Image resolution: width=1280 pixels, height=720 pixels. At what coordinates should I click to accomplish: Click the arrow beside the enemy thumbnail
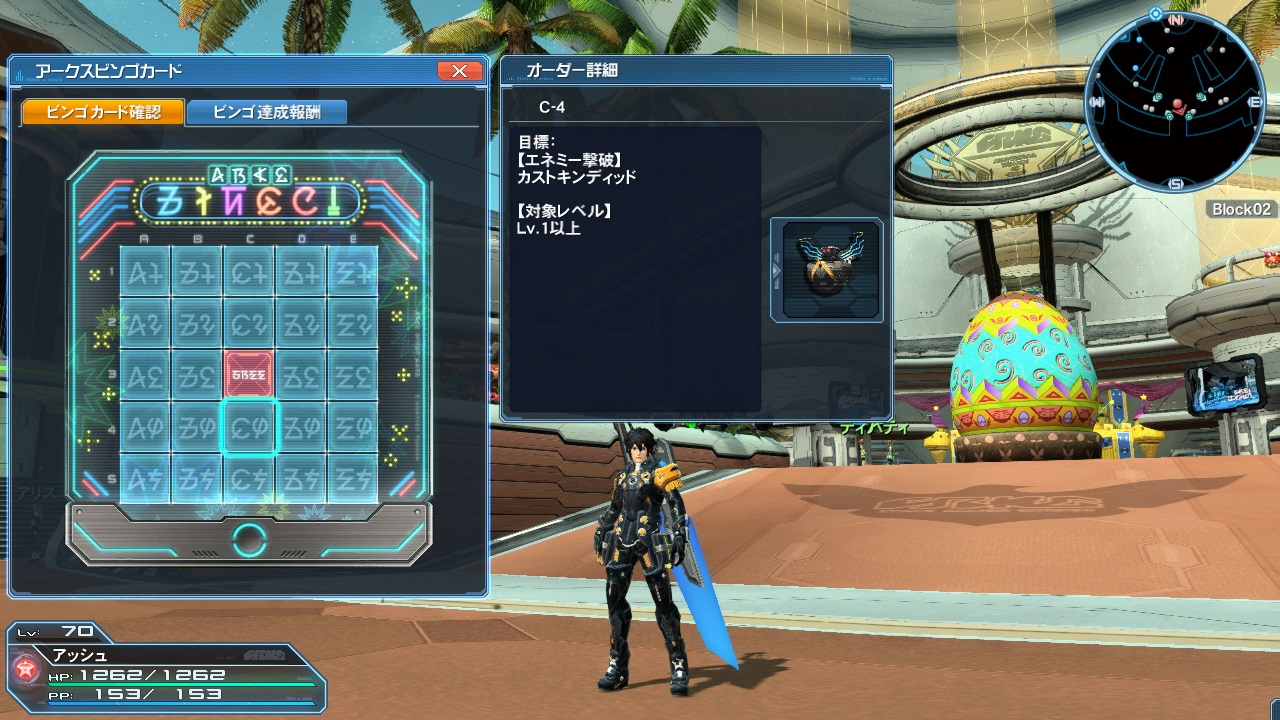click(x=775, y=270)
